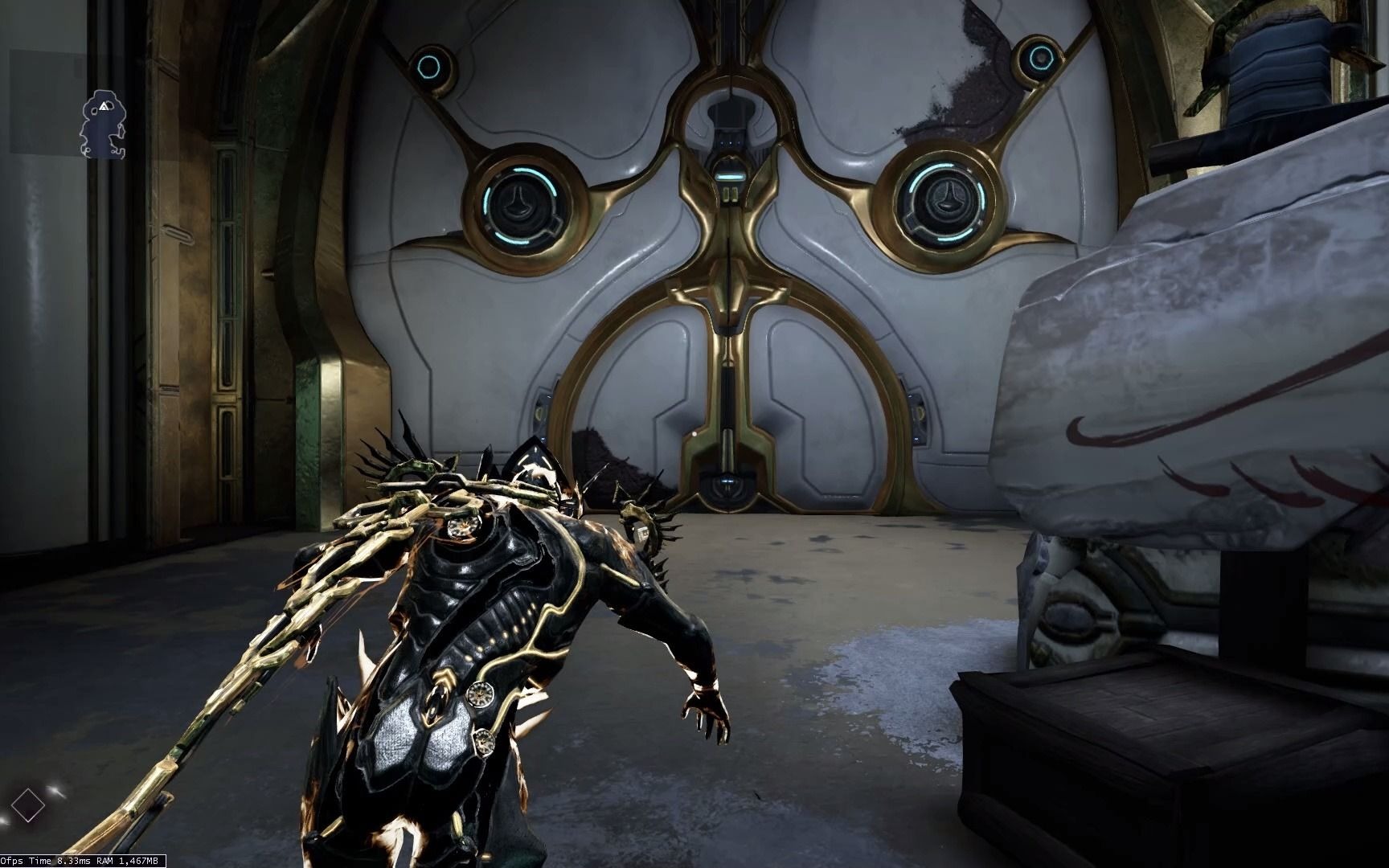Click the minimap room outline
Image resolution: width=1389 pixels, height=868 pixels.
102,121
